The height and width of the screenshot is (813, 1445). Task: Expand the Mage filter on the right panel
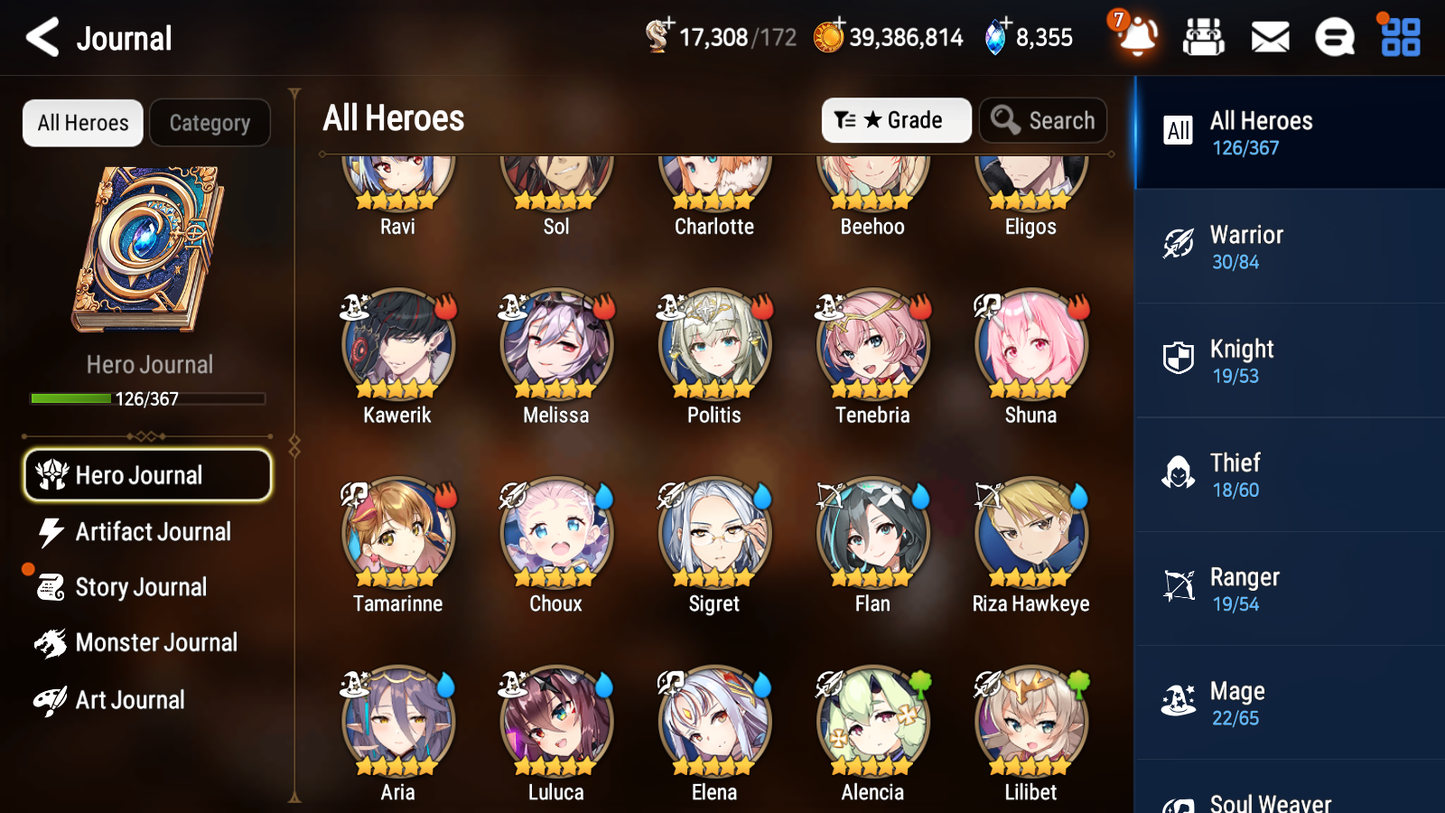tap(1289, 702)
